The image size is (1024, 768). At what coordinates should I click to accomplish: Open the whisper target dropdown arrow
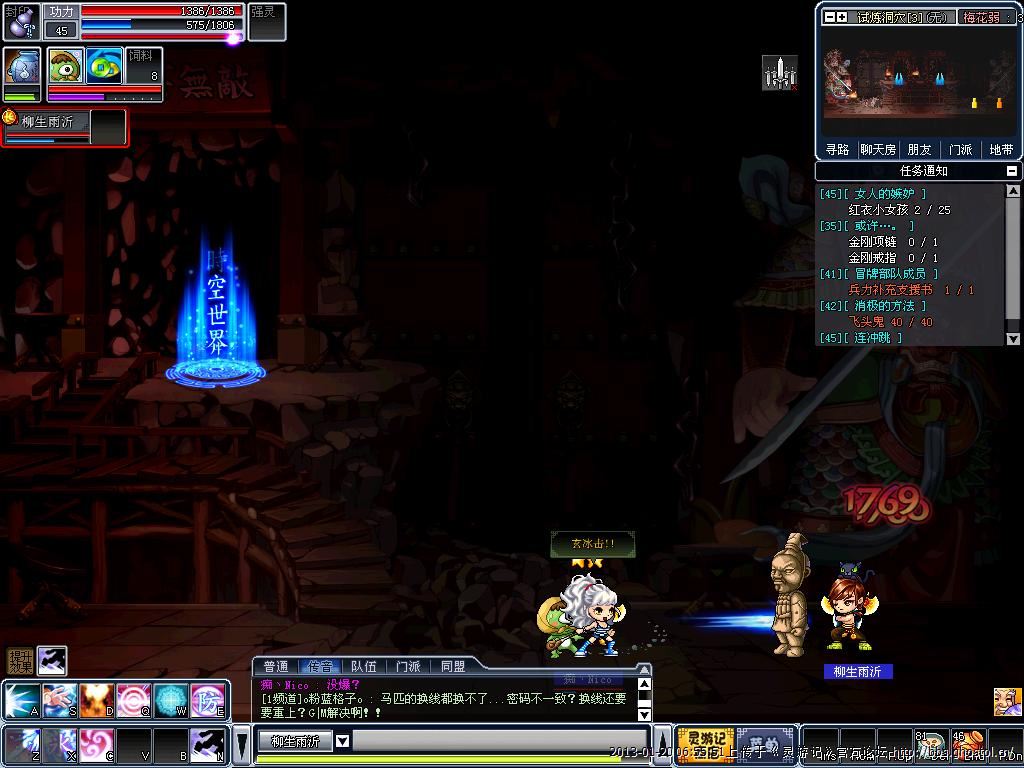click(342, 741)
